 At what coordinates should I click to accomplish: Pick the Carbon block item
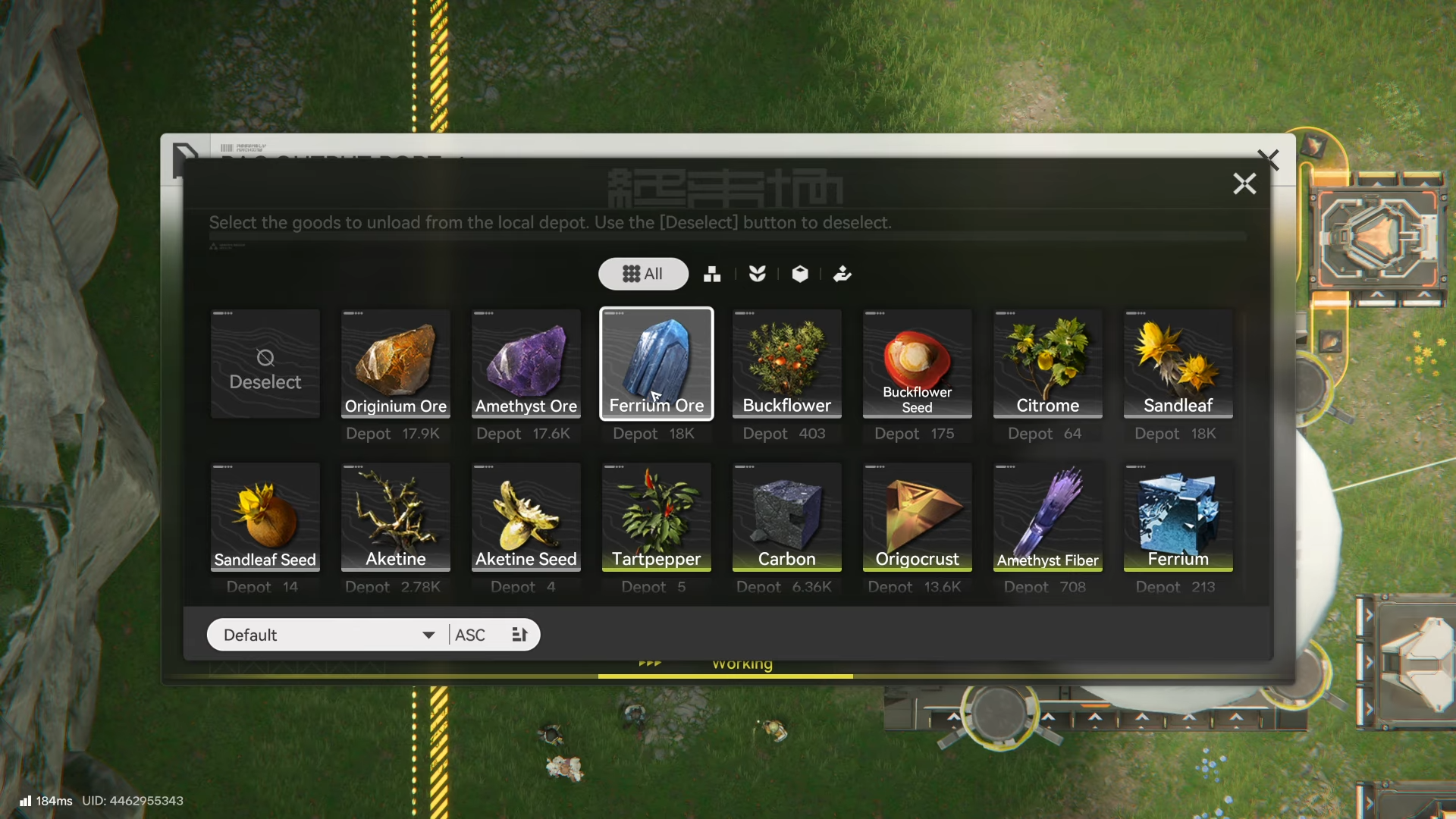click(787, 517)
